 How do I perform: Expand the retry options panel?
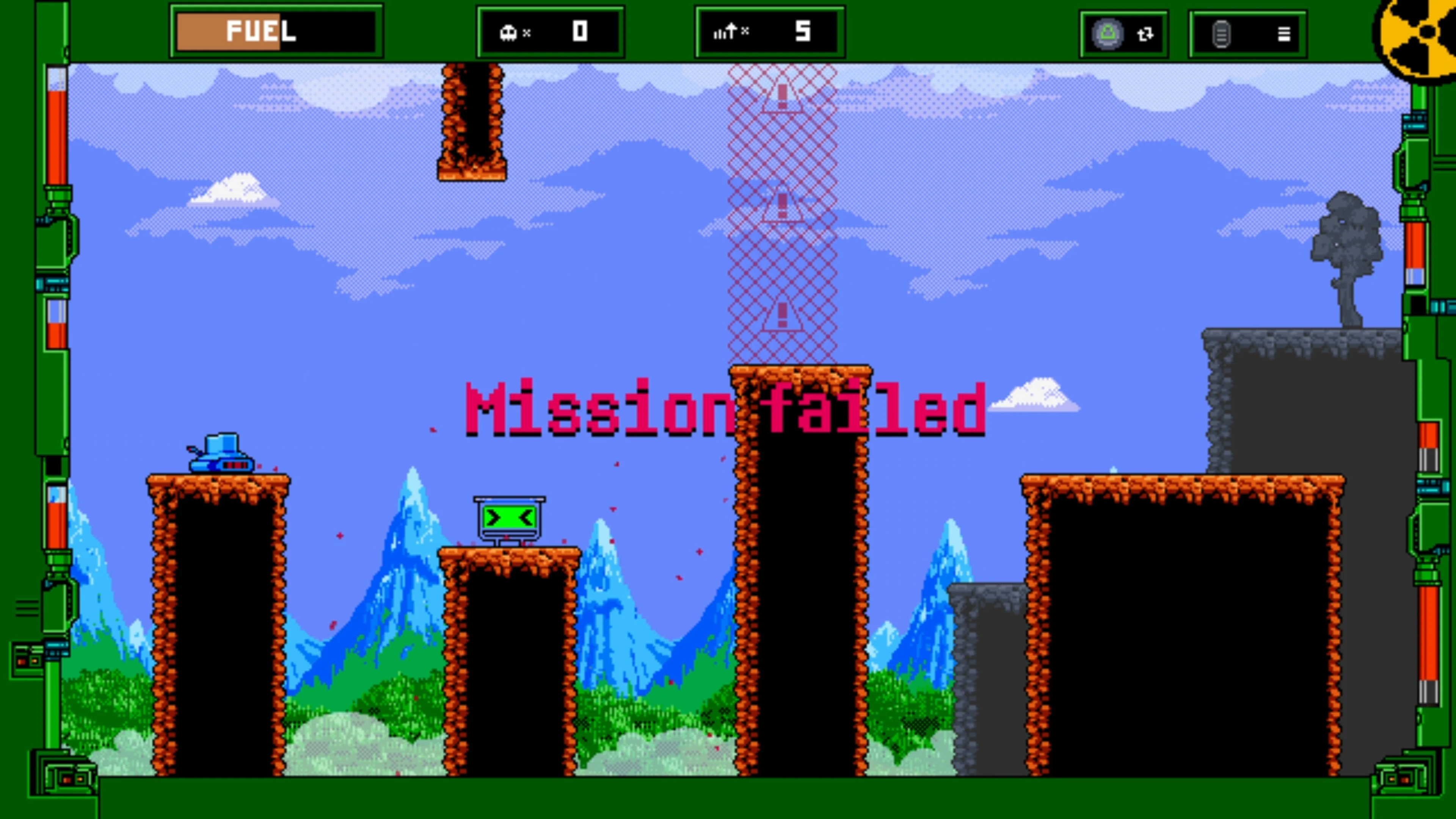click(1123, 34)
